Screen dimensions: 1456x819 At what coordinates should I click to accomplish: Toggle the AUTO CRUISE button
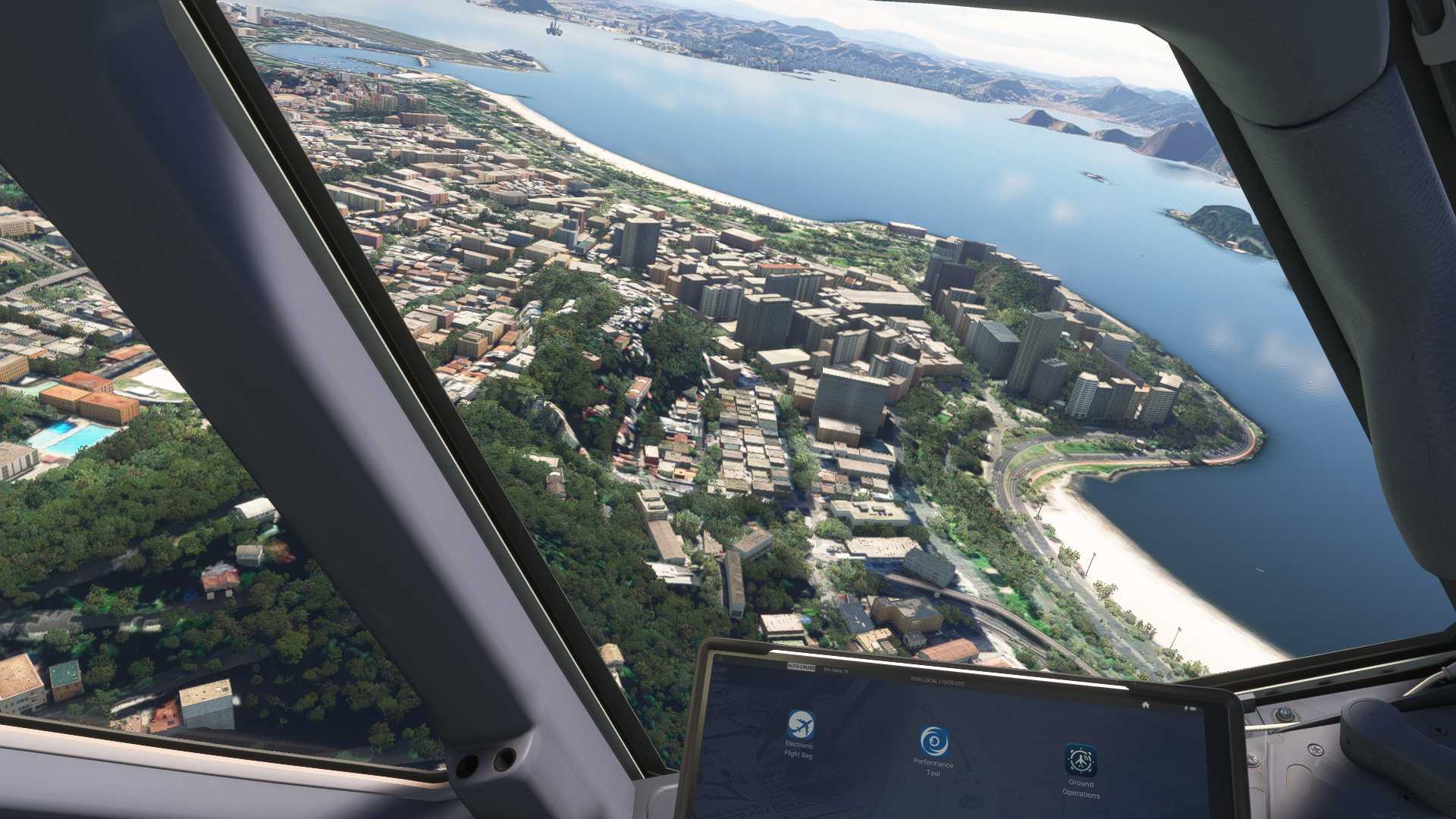click(x=800, y=667)
